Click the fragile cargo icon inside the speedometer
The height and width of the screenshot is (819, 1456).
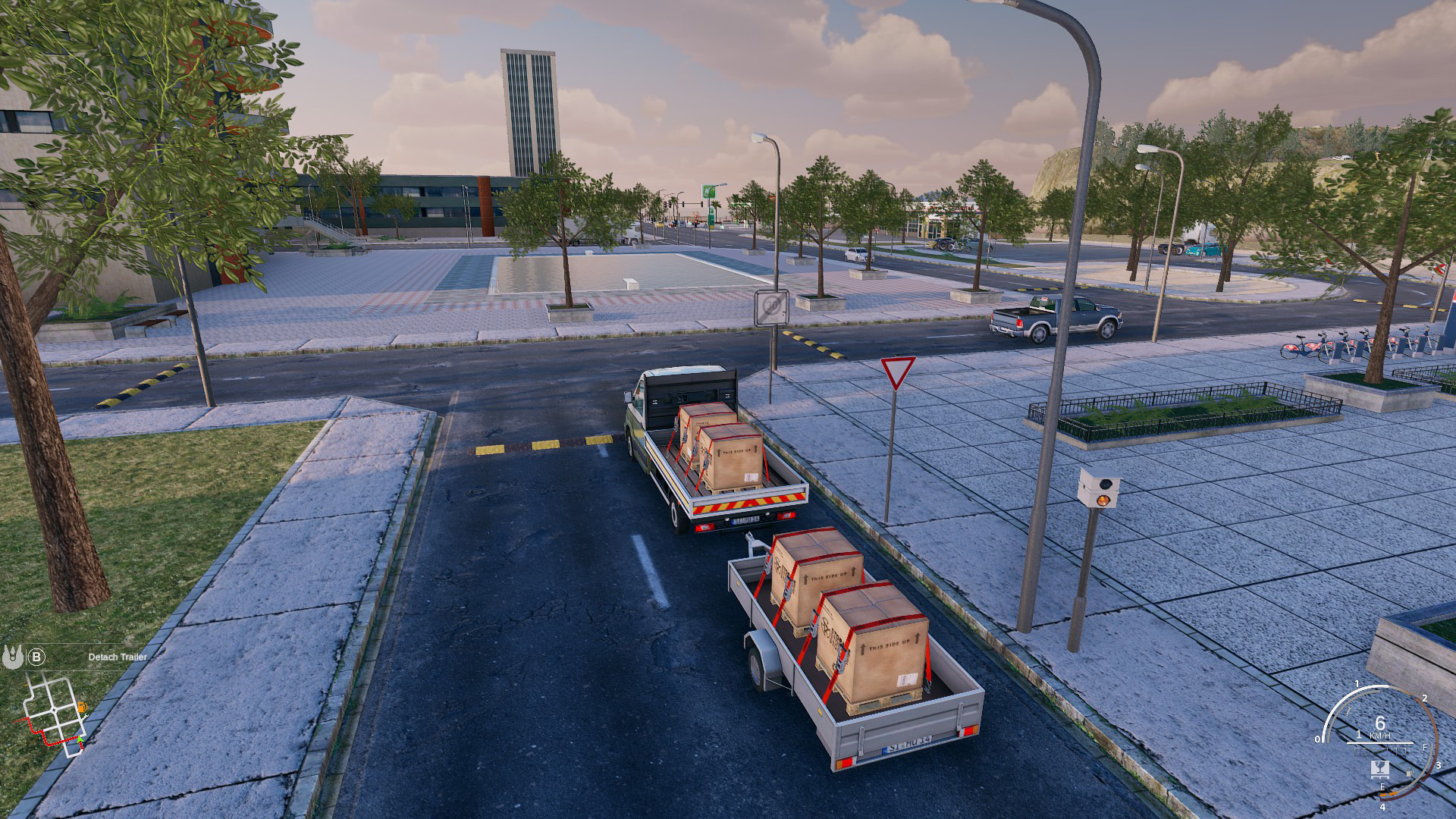(x=1381, y=768)
